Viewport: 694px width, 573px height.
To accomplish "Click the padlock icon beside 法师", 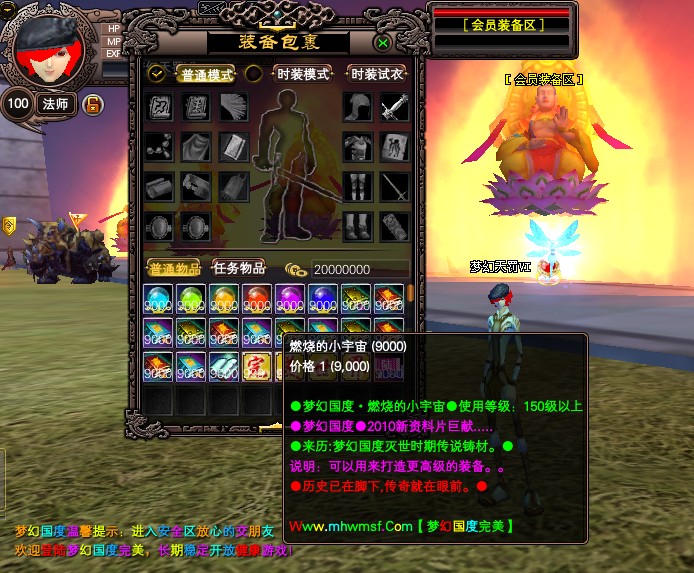I will tap(92, 104).
